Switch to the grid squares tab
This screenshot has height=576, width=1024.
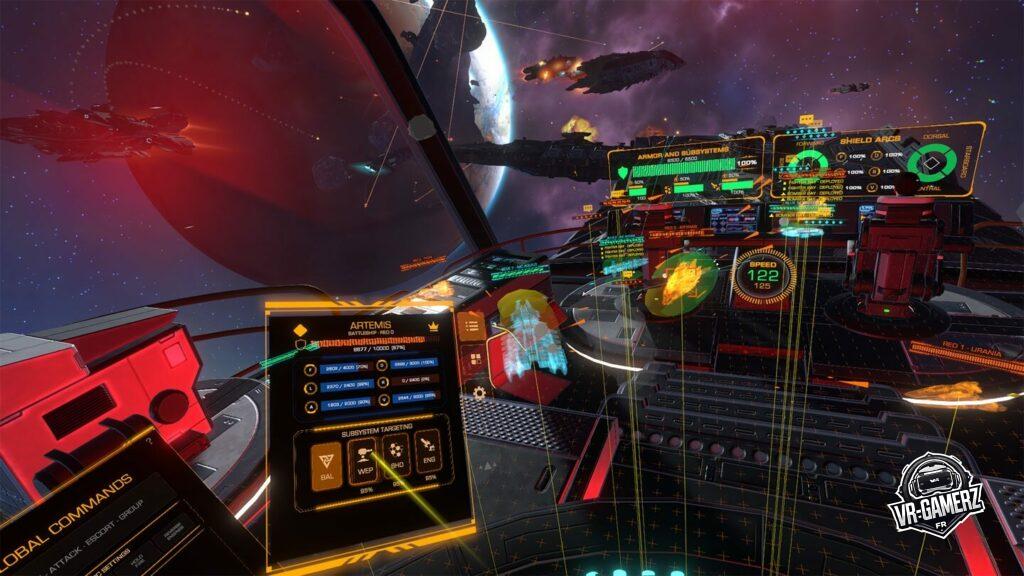pos(474,358)
